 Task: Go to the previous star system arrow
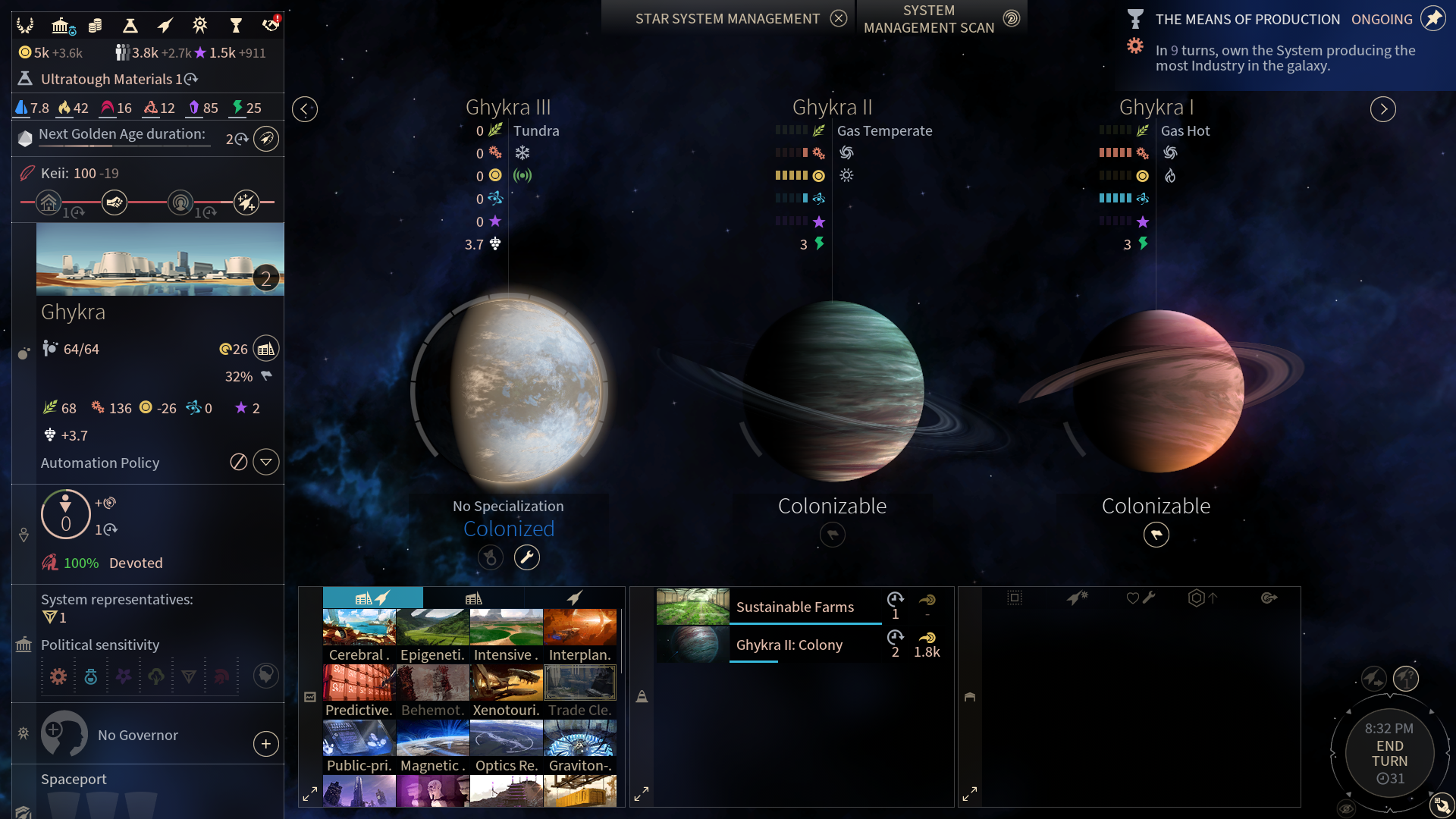coord(305,109)
